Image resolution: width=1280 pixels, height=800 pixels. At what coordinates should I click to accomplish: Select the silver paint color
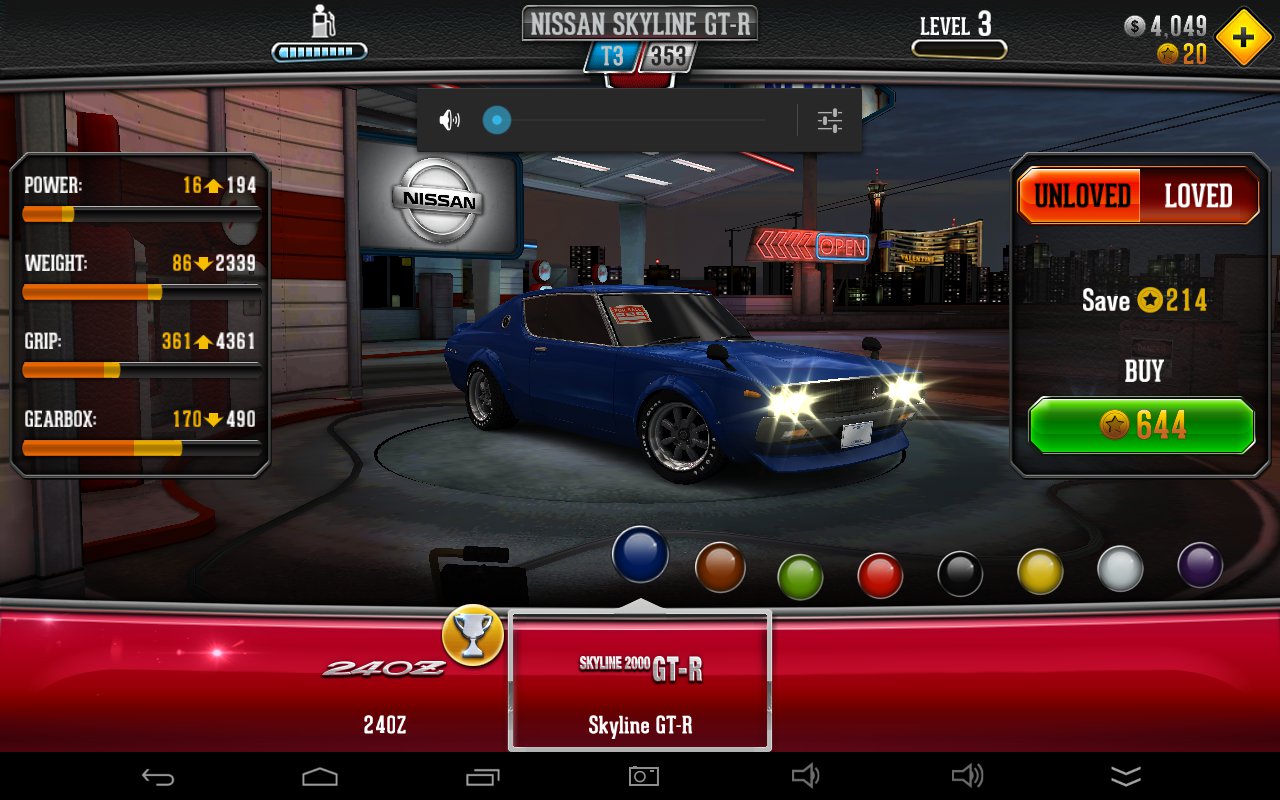coord(1120,568)
